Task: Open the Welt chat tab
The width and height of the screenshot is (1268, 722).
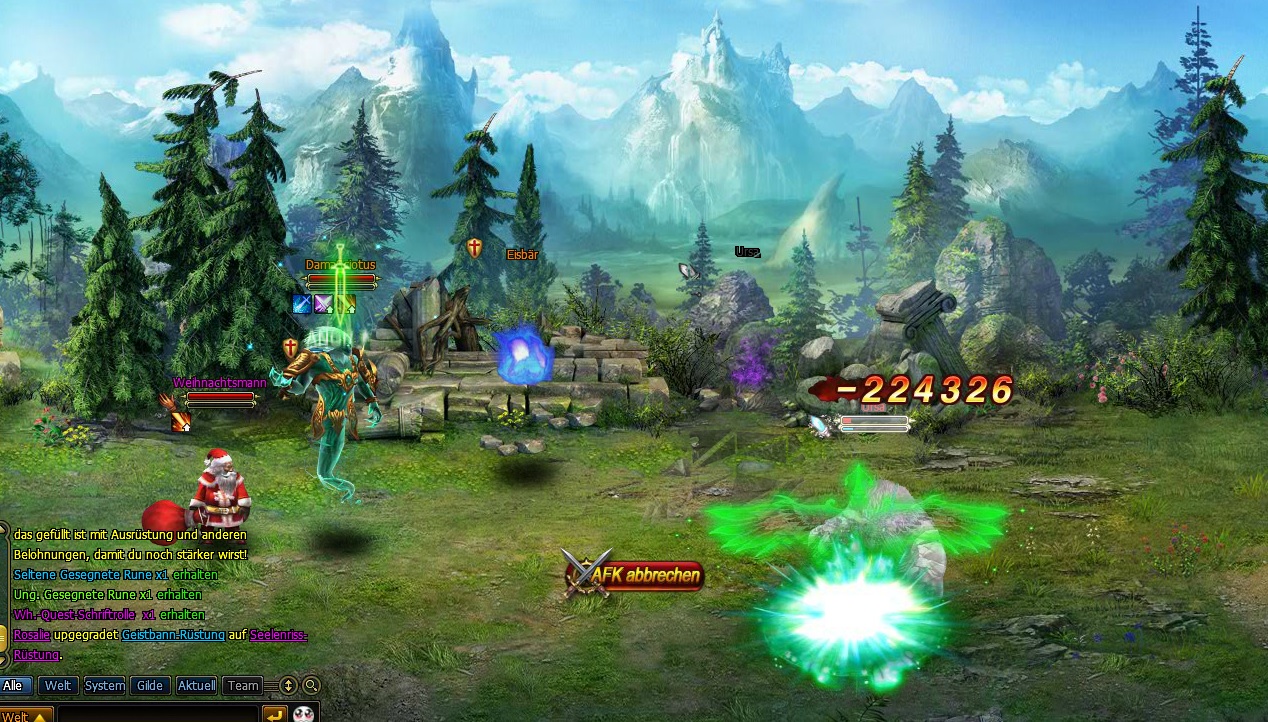Action: (58, 686)
